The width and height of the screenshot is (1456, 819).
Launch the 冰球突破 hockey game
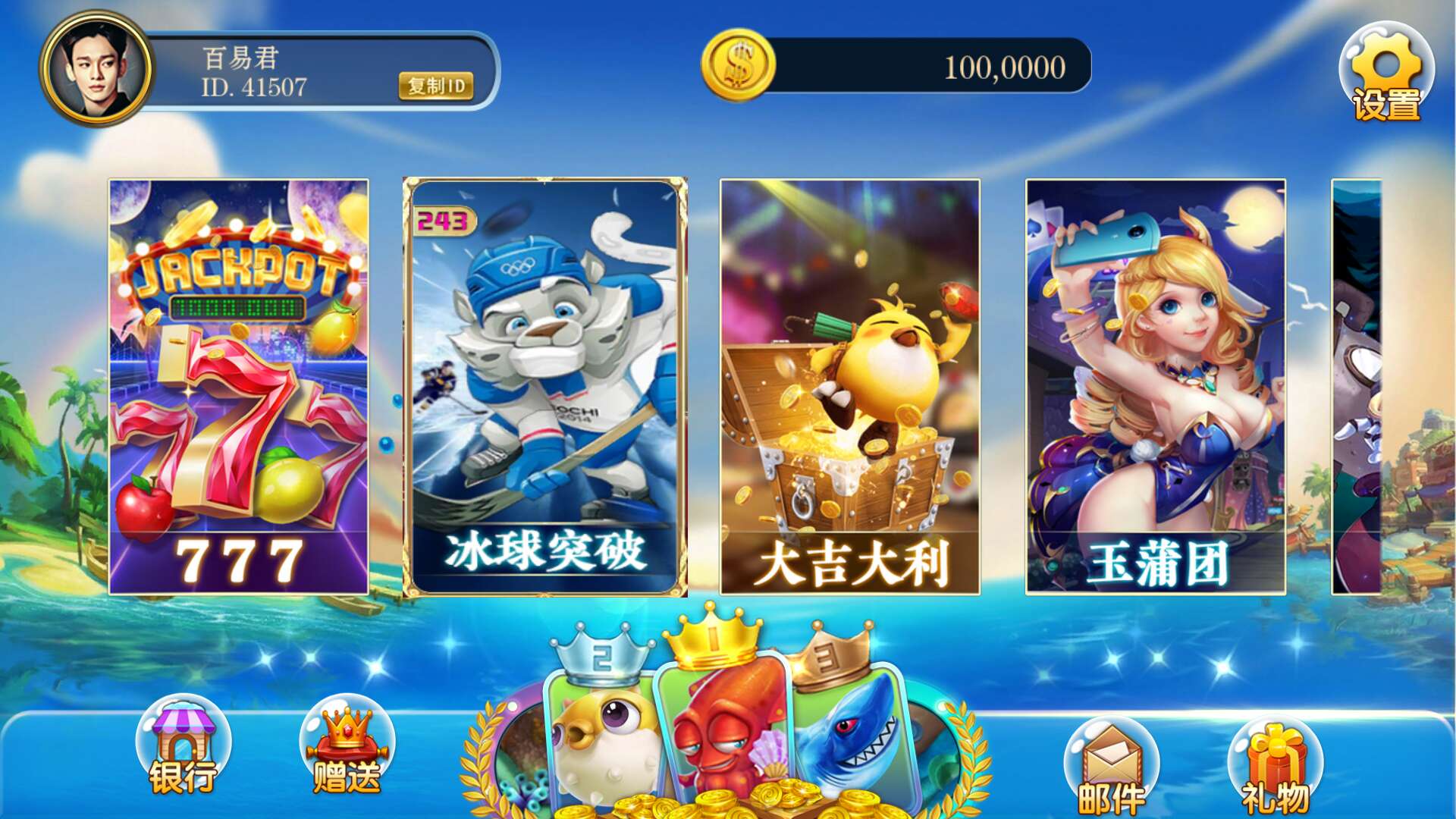[542, 387]
